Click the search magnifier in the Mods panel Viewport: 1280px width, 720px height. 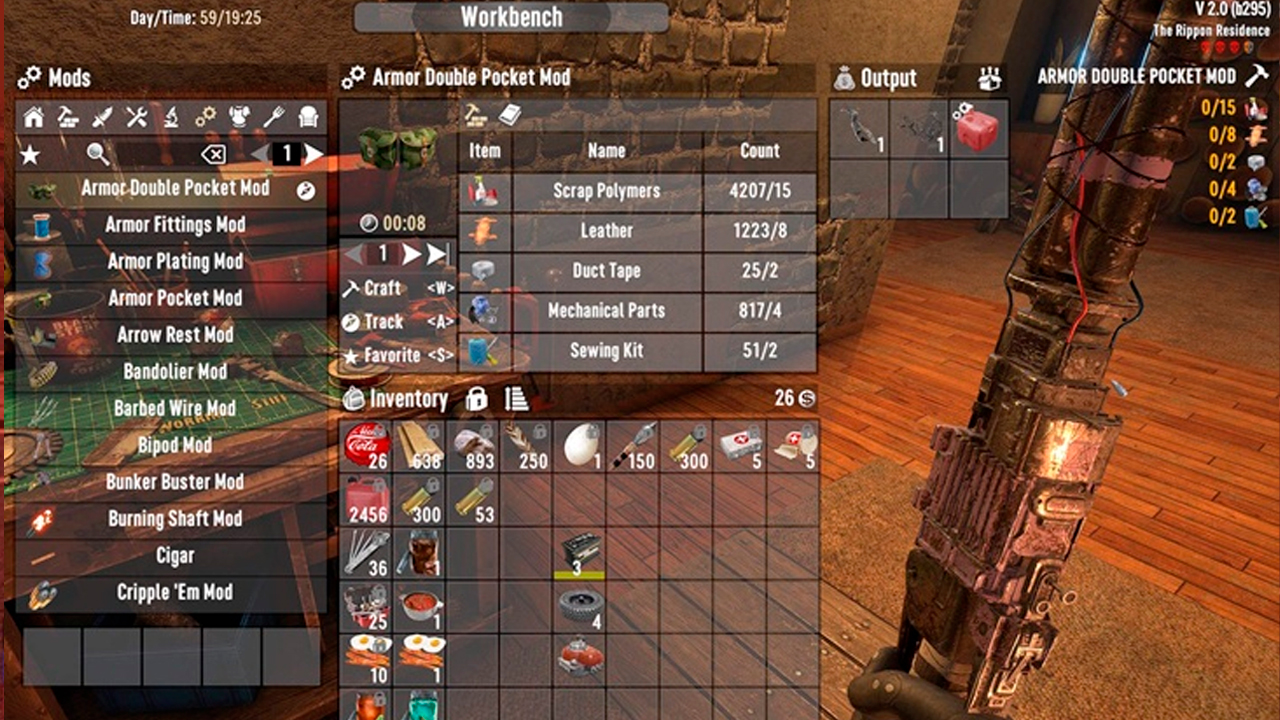tap(98, 154)
